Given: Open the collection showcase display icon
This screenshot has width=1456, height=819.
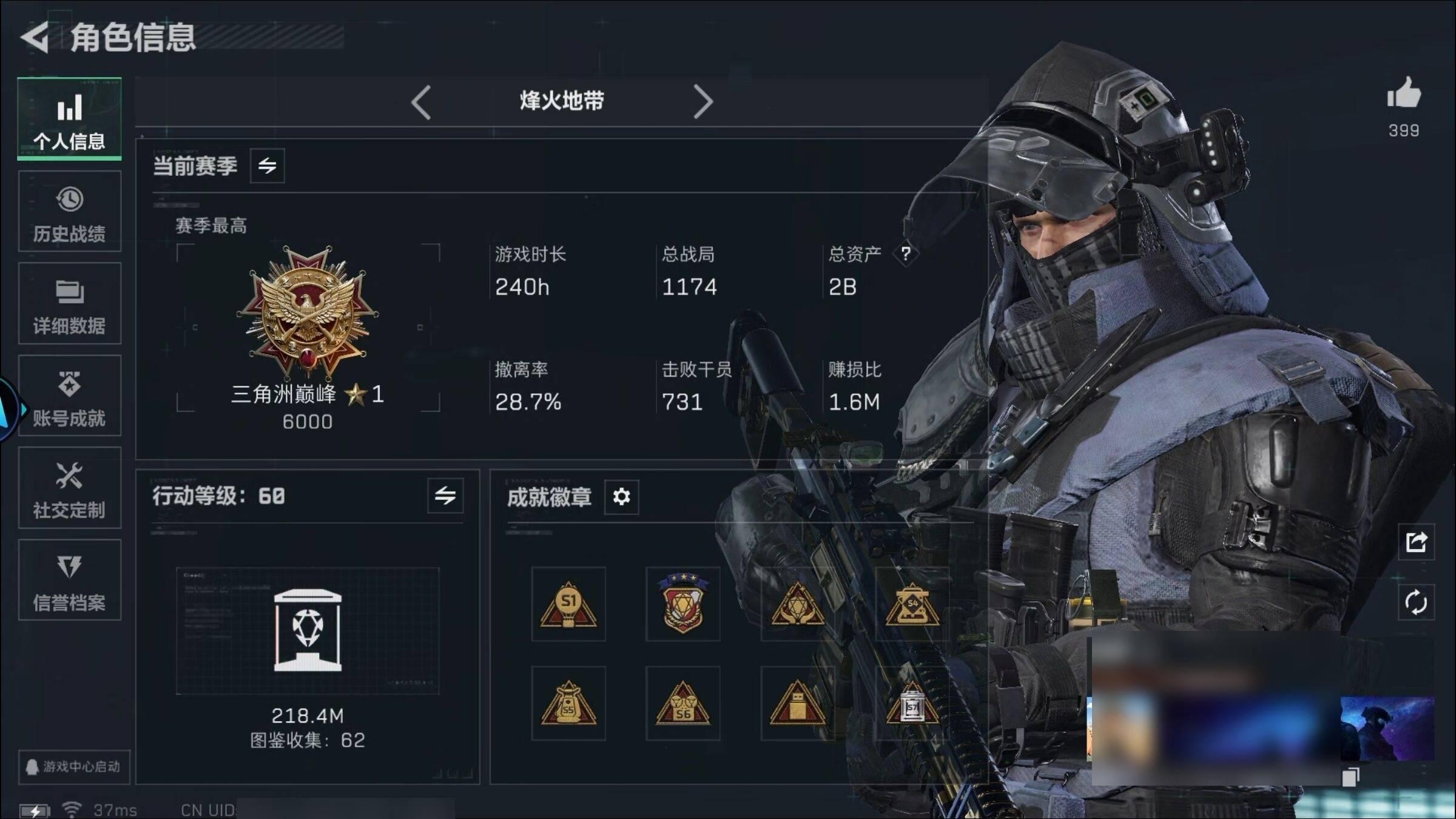Looking at the screenshot, I should point(308,631).
